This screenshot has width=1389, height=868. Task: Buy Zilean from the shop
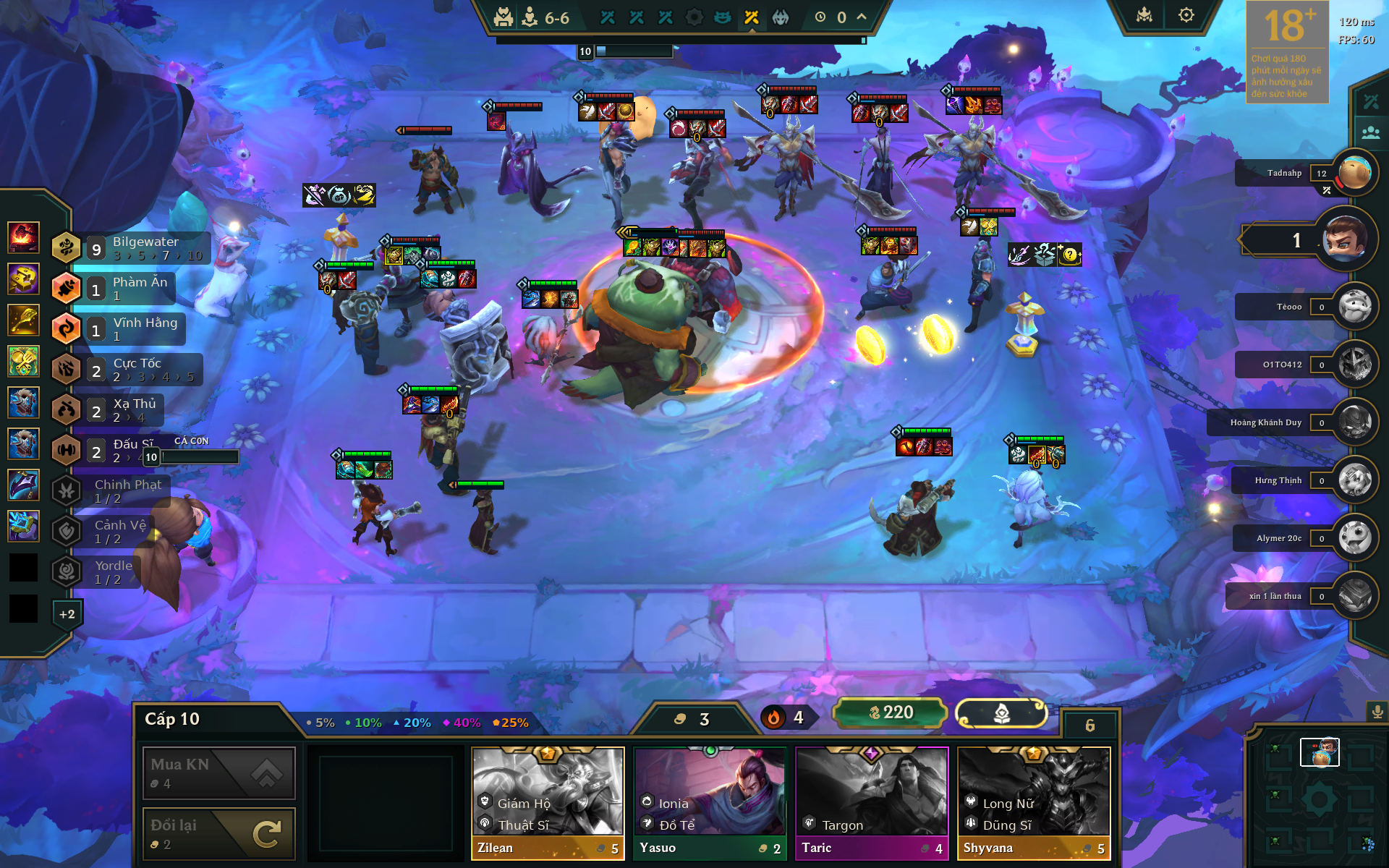pos(548,803)
